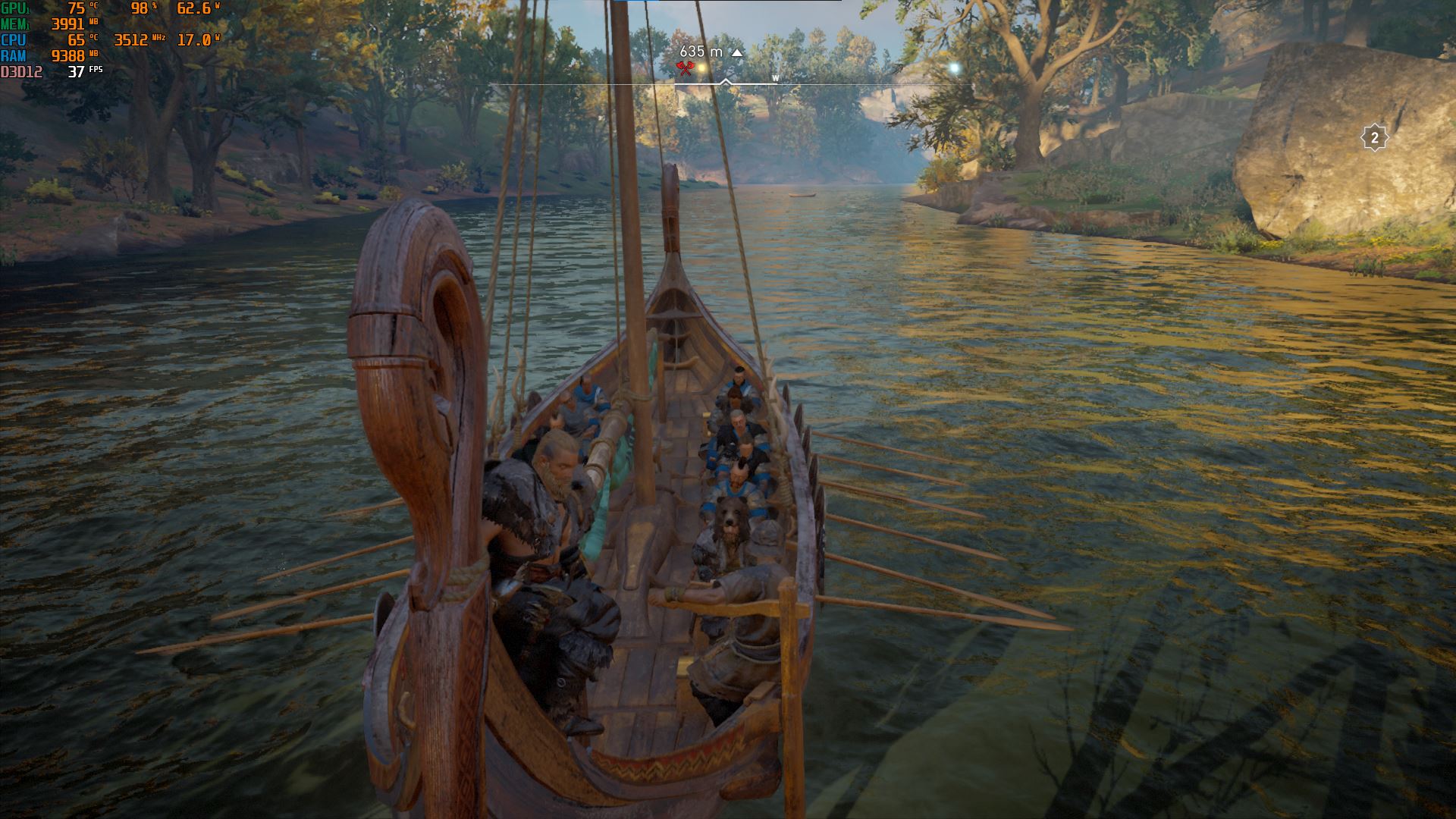The image size is (1456, 819).
Task: Click the compass bar center pointer
Action: coord(726,82)
